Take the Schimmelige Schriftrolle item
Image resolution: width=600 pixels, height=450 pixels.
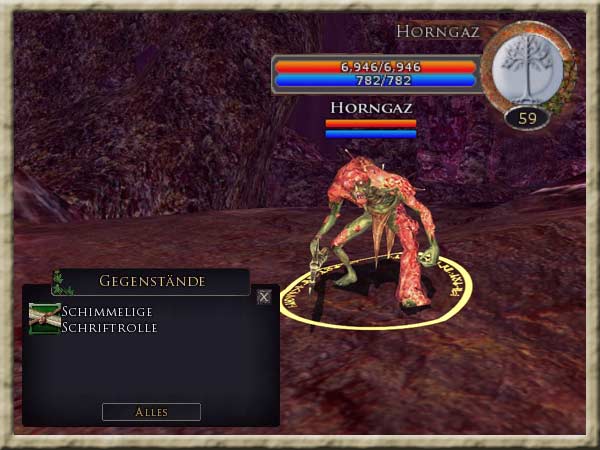[x=45, y=318]
